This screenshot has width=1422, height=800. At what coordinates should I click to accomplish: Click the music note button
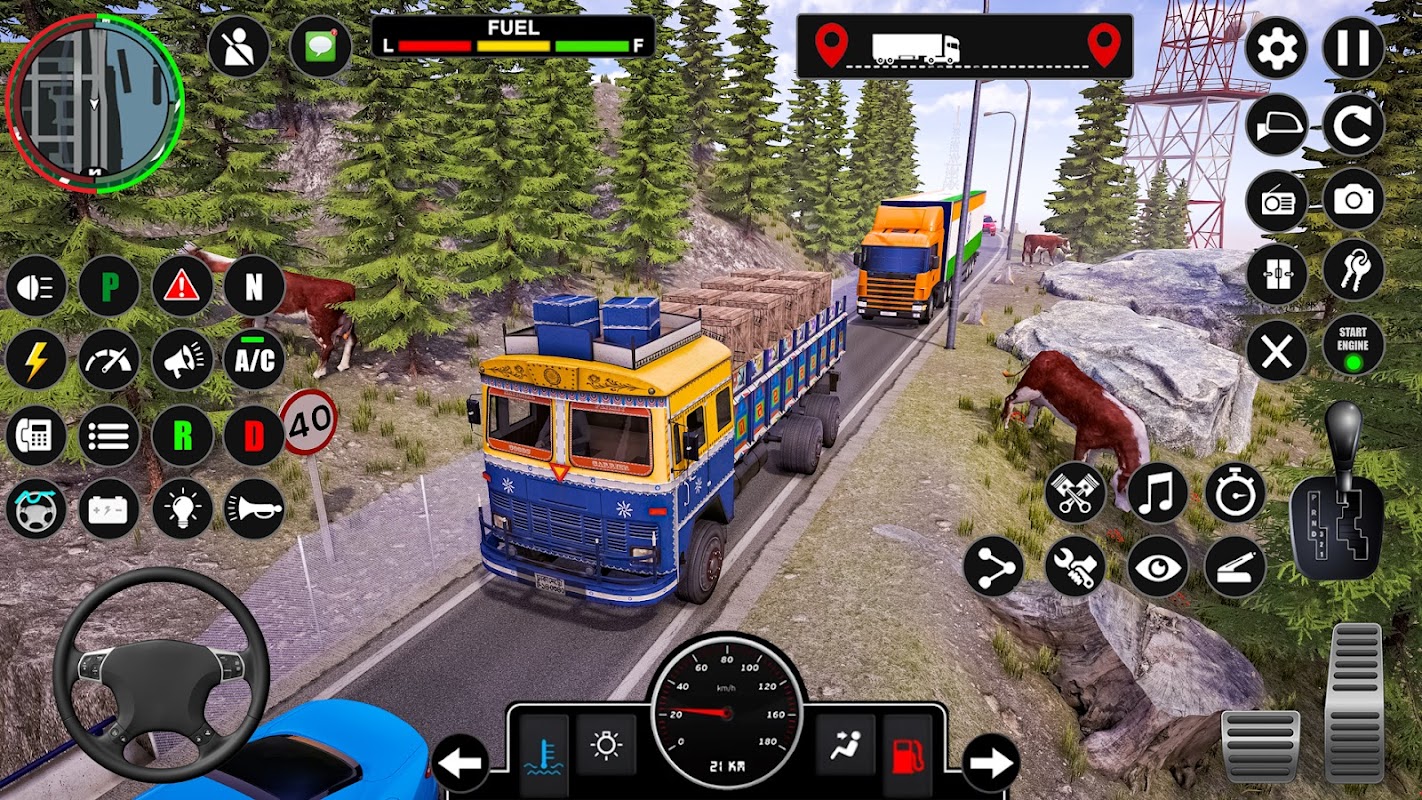click(1157, 493)
